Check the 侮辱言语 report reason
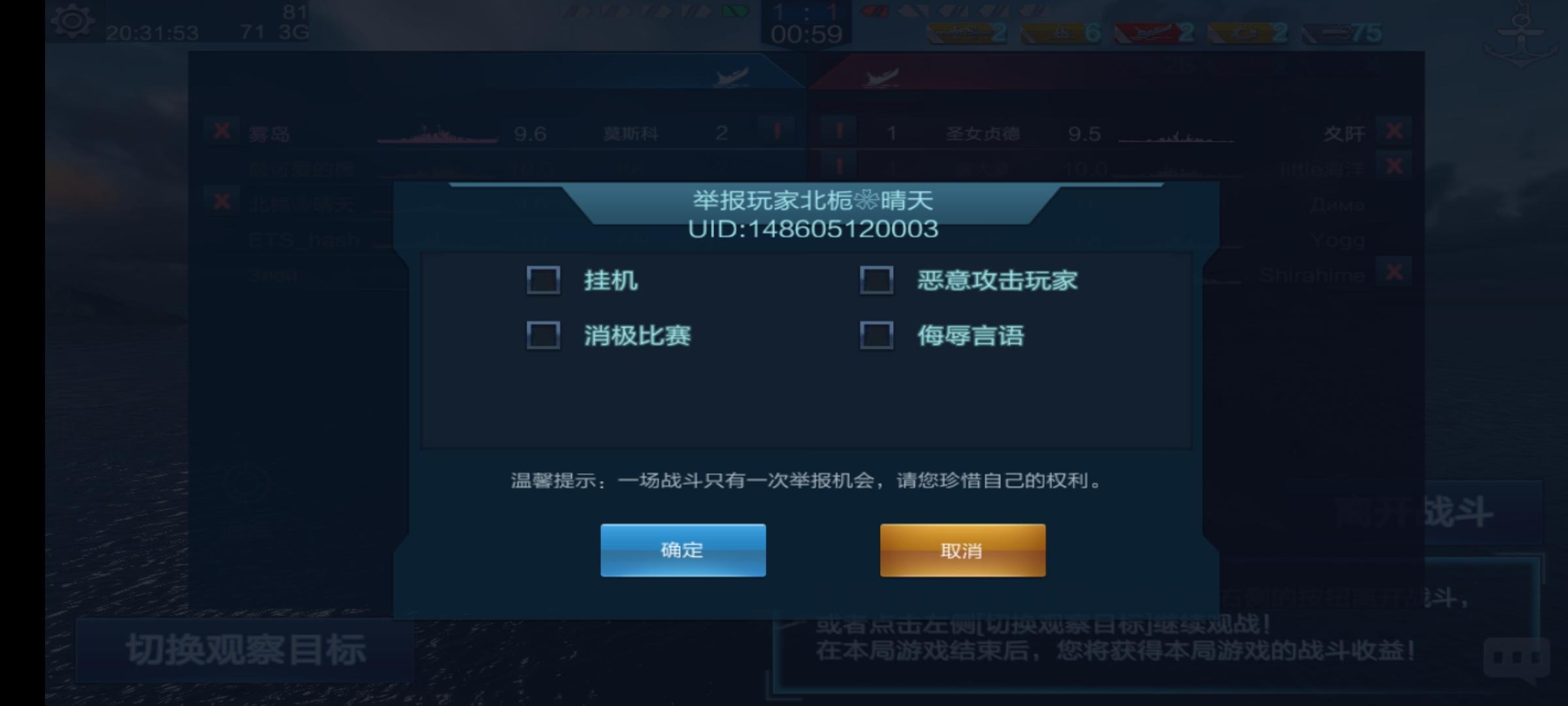Image resolution: width=1568 pixels, height=706 pixels. tap(878, 334)
